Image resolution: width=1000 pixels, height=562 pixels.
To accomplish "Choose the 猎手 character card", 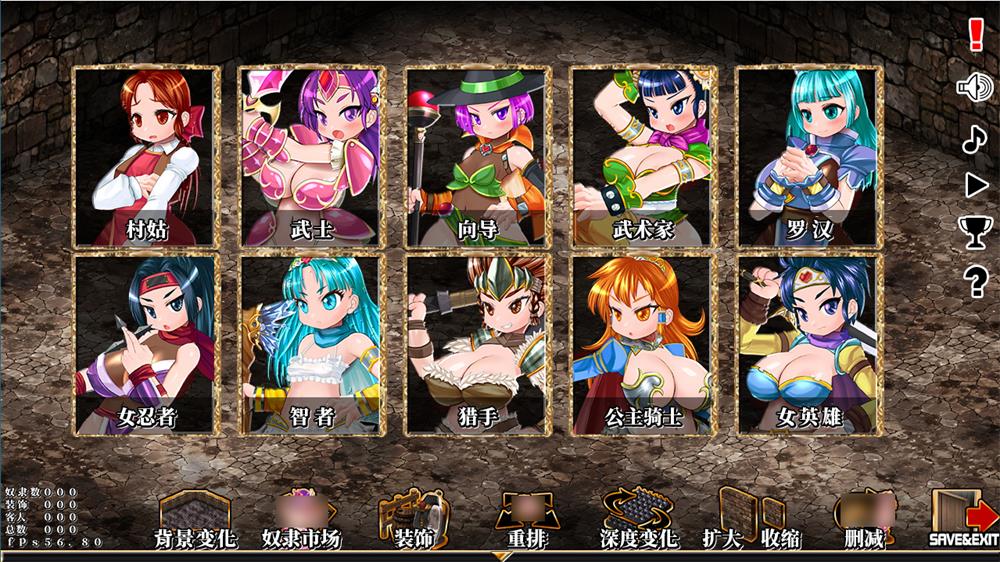I will point(475,344).
